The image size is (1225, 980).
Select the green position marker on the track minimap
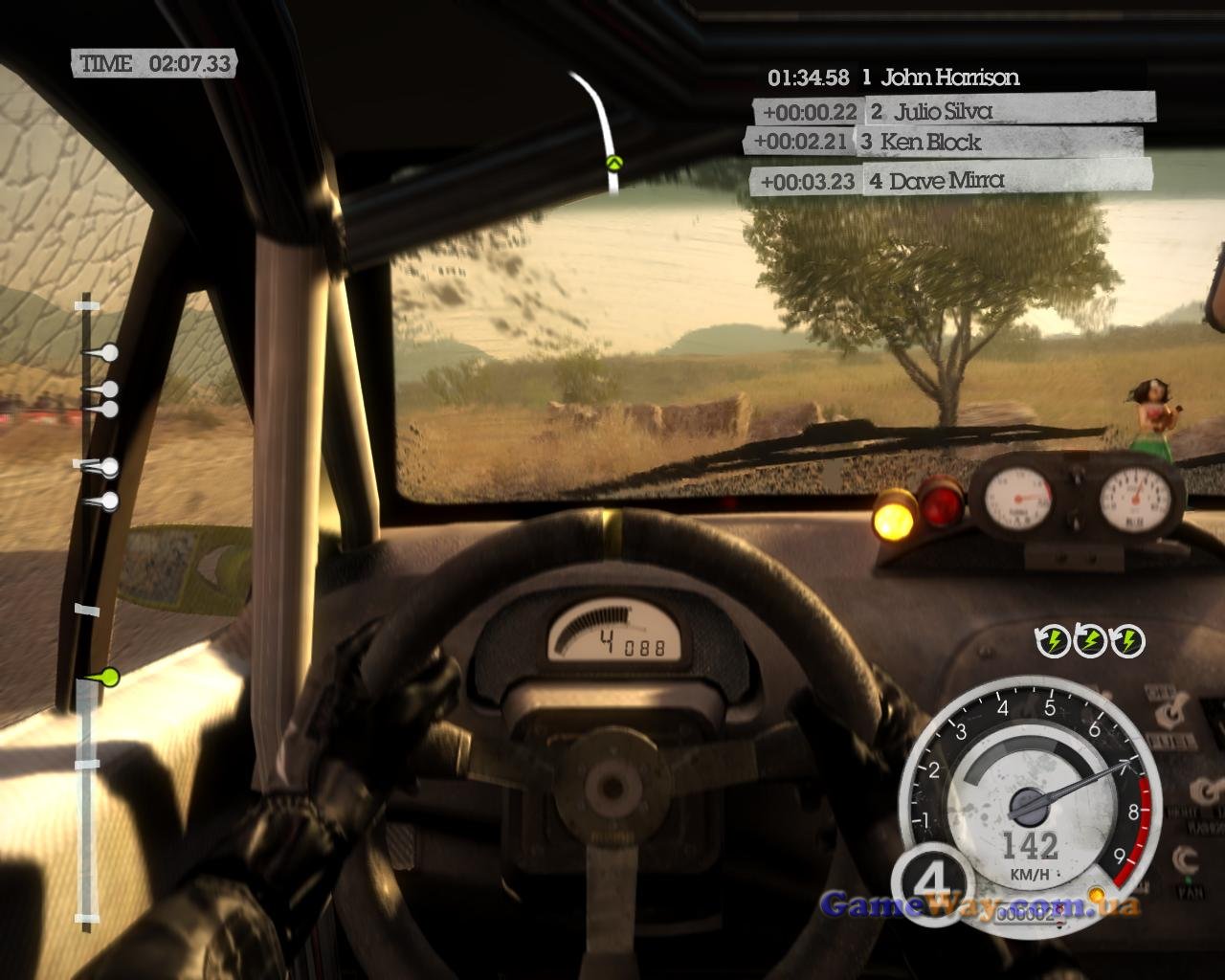point(613,163)
